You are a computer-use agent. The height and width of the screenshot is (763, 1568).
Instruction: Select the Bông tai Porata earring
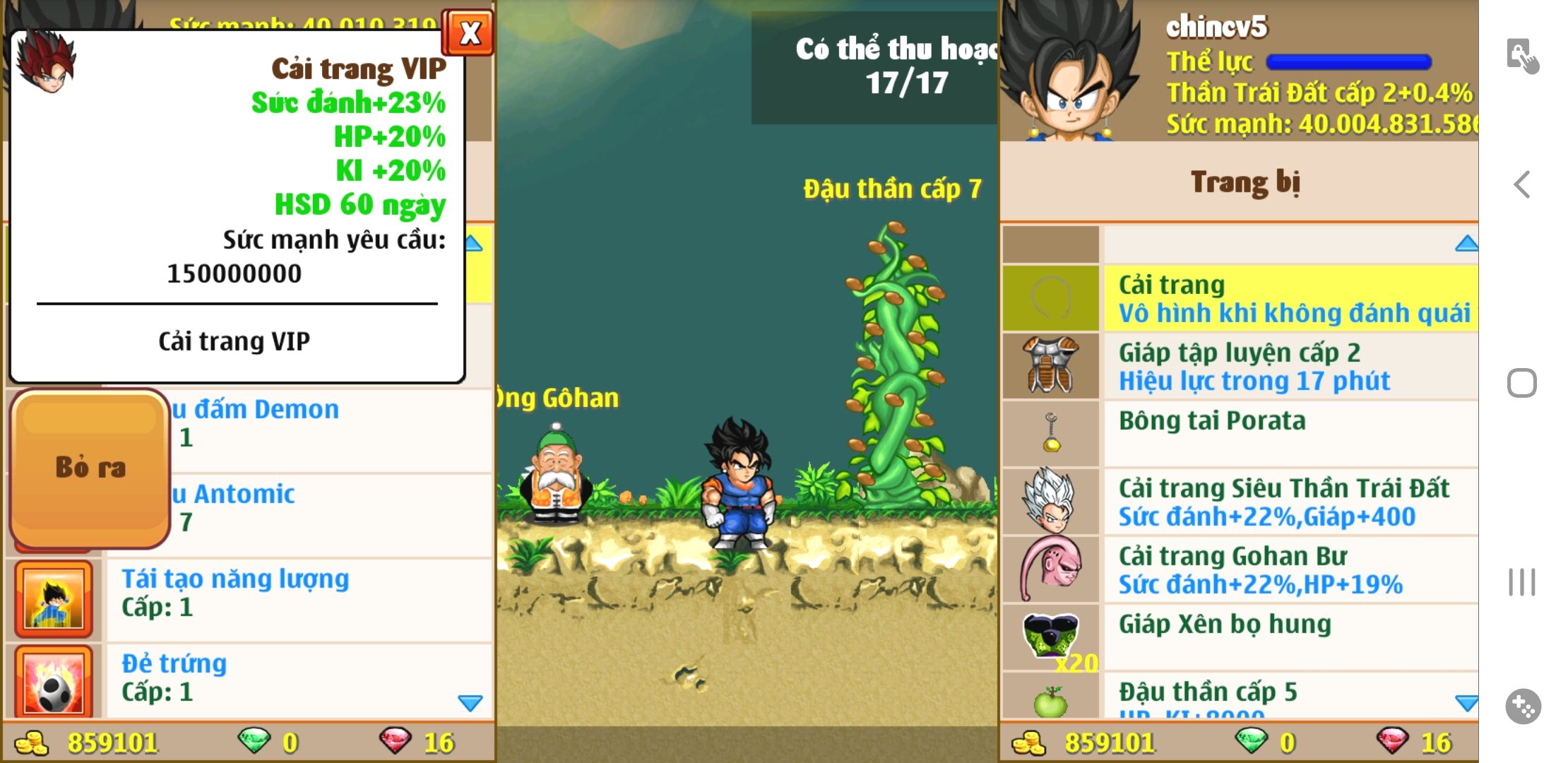click(x=1290, y=433)
